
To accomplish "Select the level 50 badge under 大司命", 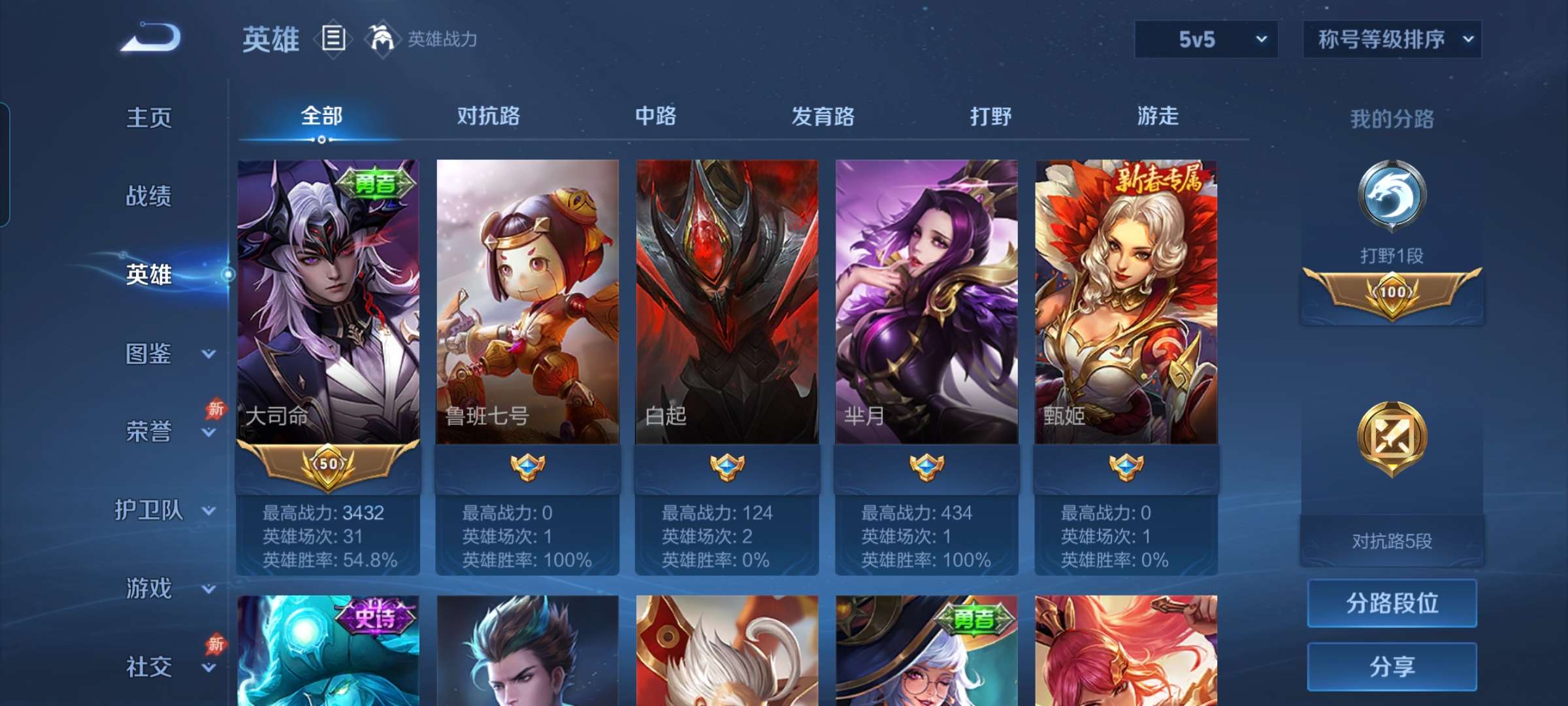I will (329, 464).
